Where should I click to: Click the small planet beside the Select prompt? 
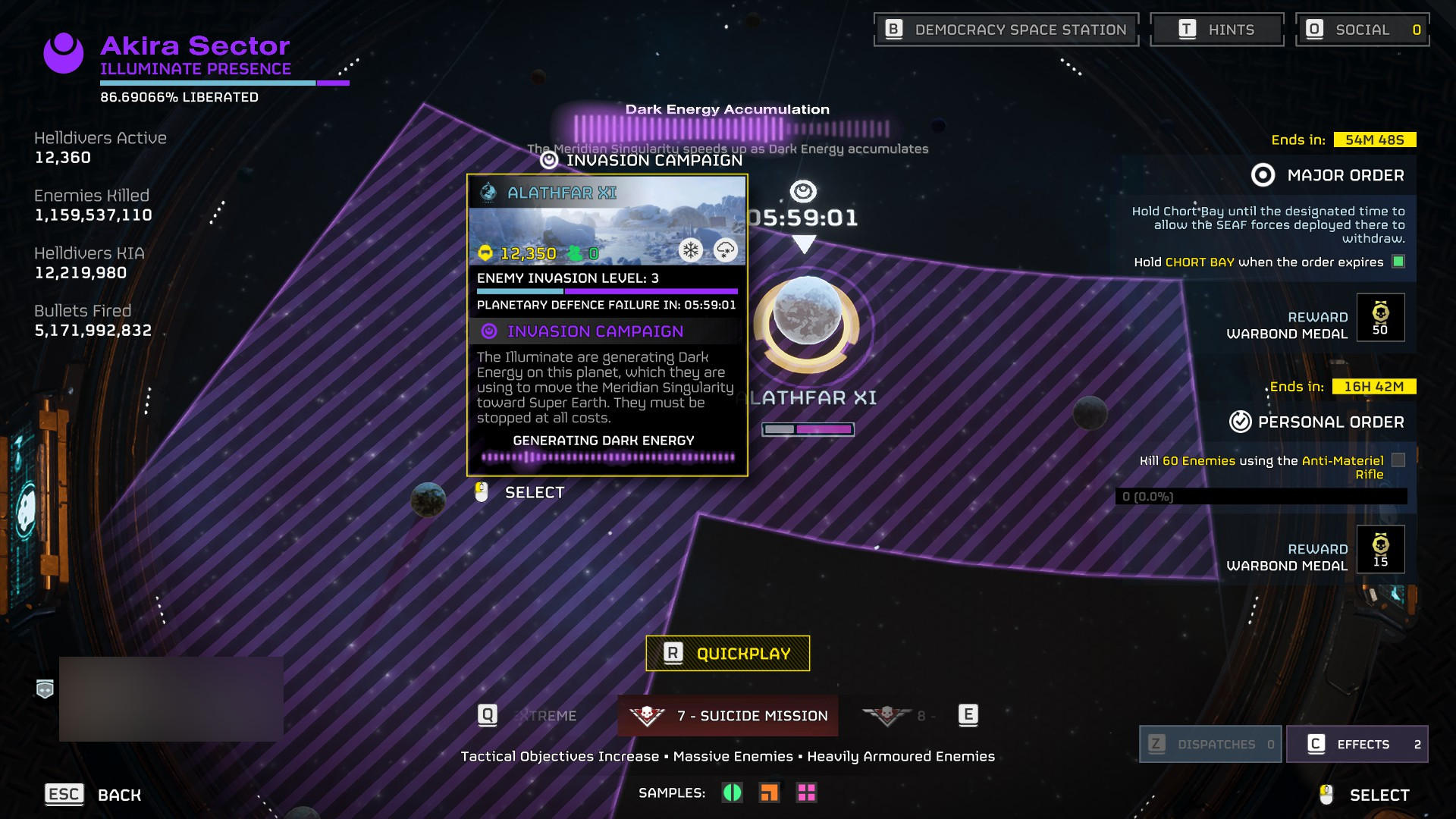click(x=428, y=500)
